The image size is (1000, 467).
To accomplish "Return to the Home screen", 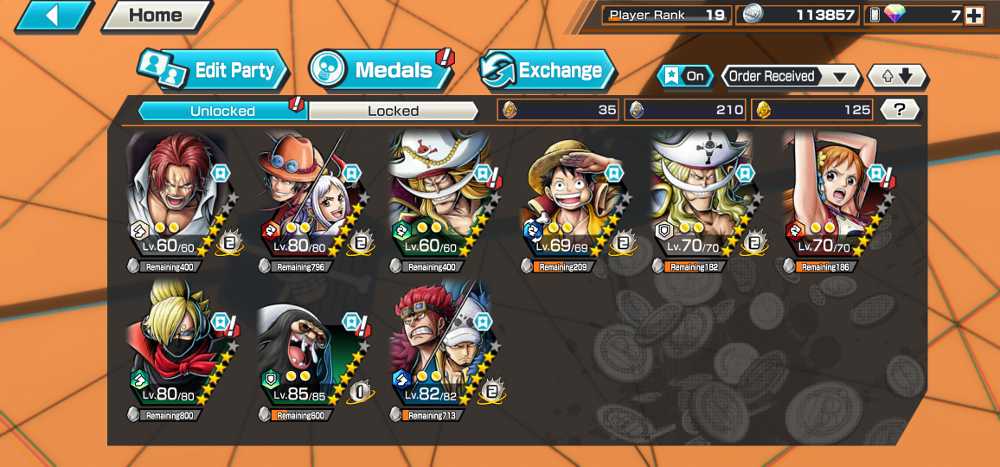I will click(156, 16).
